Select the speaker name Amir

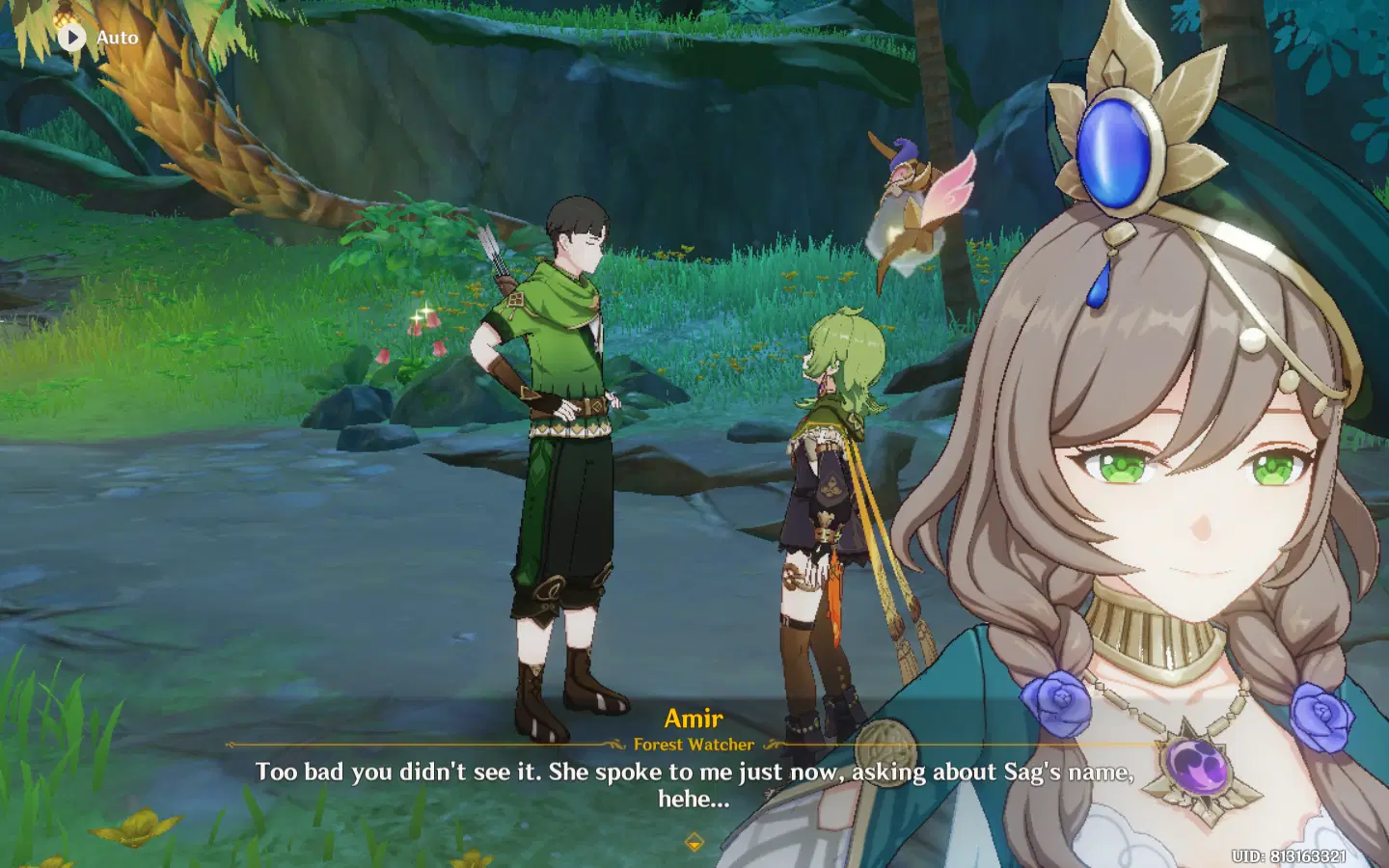click(x=696, y=719)
